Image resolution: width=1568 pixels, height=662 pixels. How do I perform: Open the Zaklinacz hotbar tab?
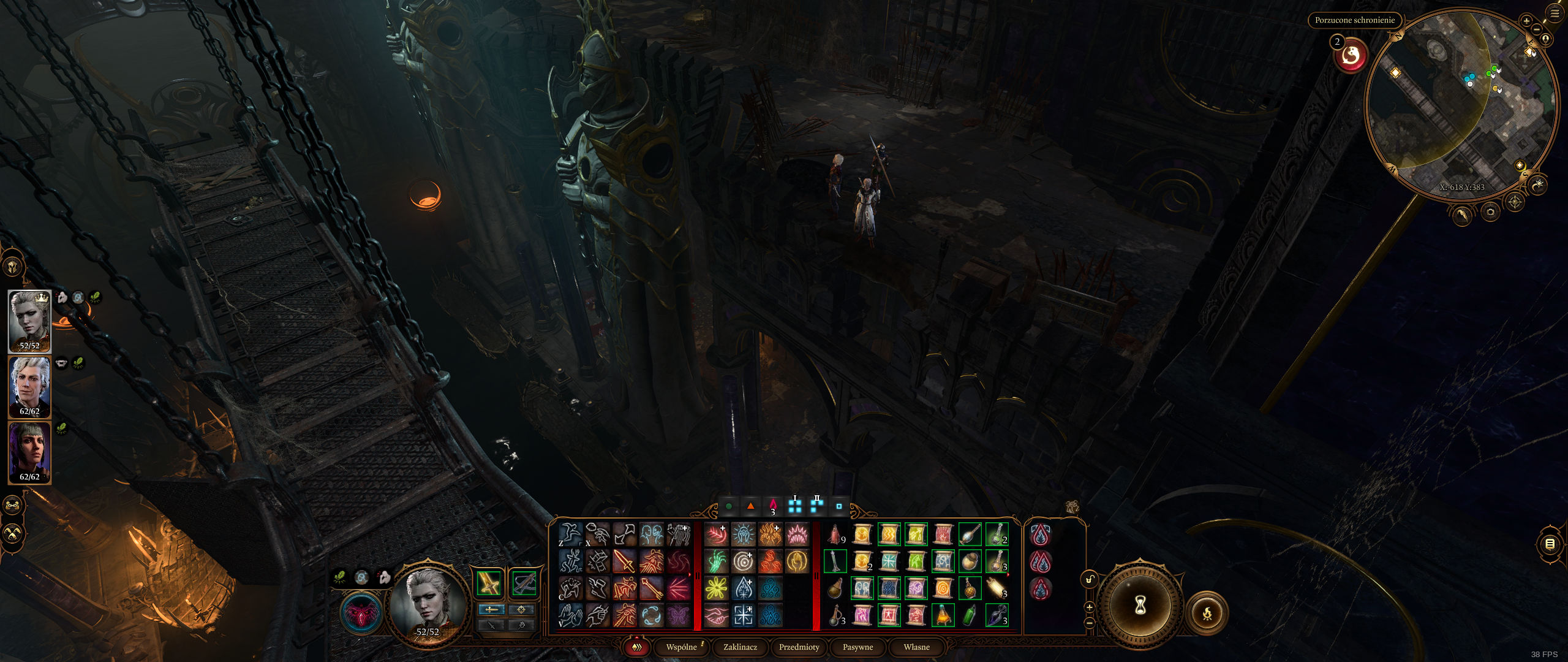coord(740,647)
